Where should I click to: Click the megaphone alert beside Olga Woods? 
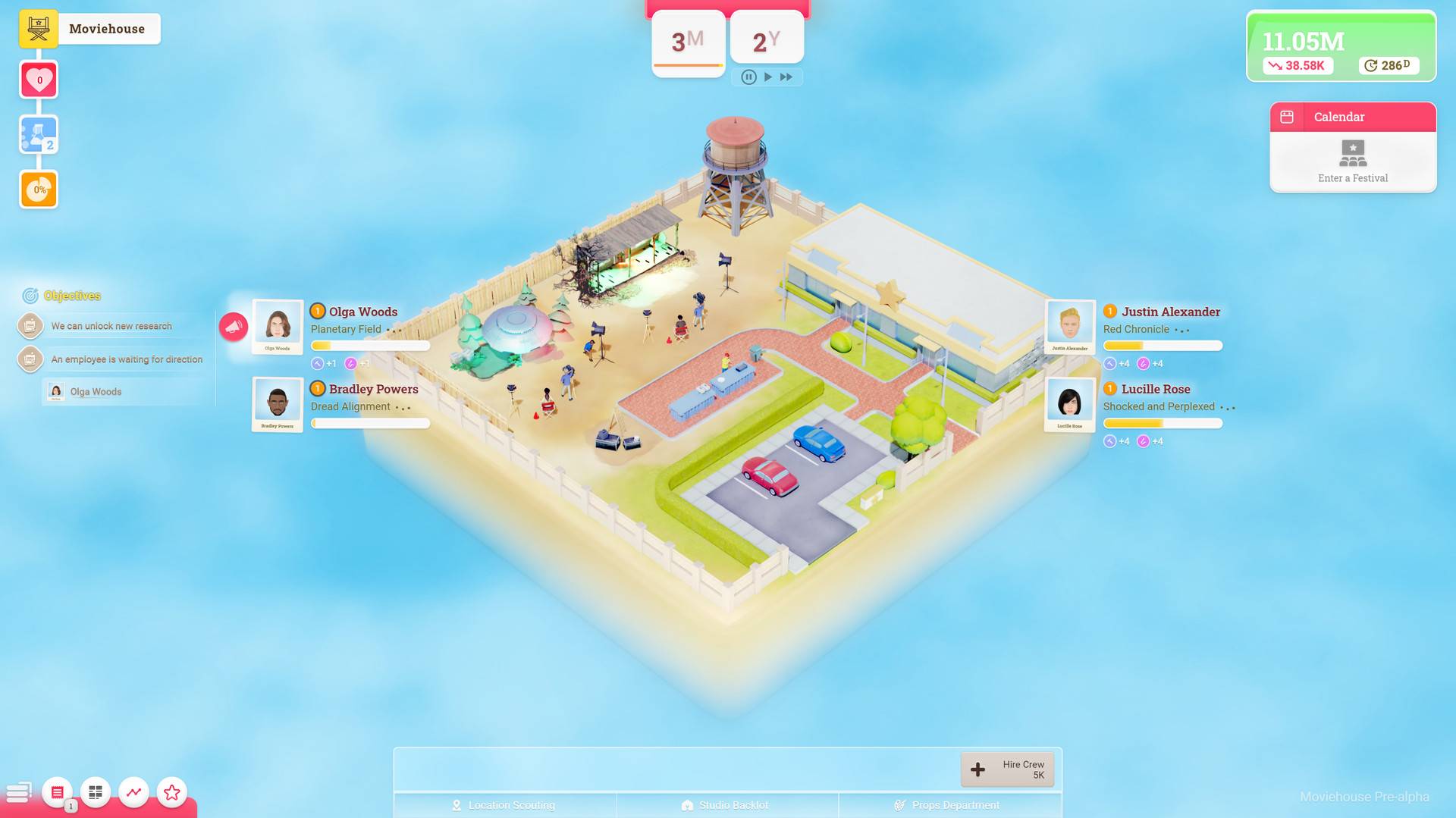(234, 327)
